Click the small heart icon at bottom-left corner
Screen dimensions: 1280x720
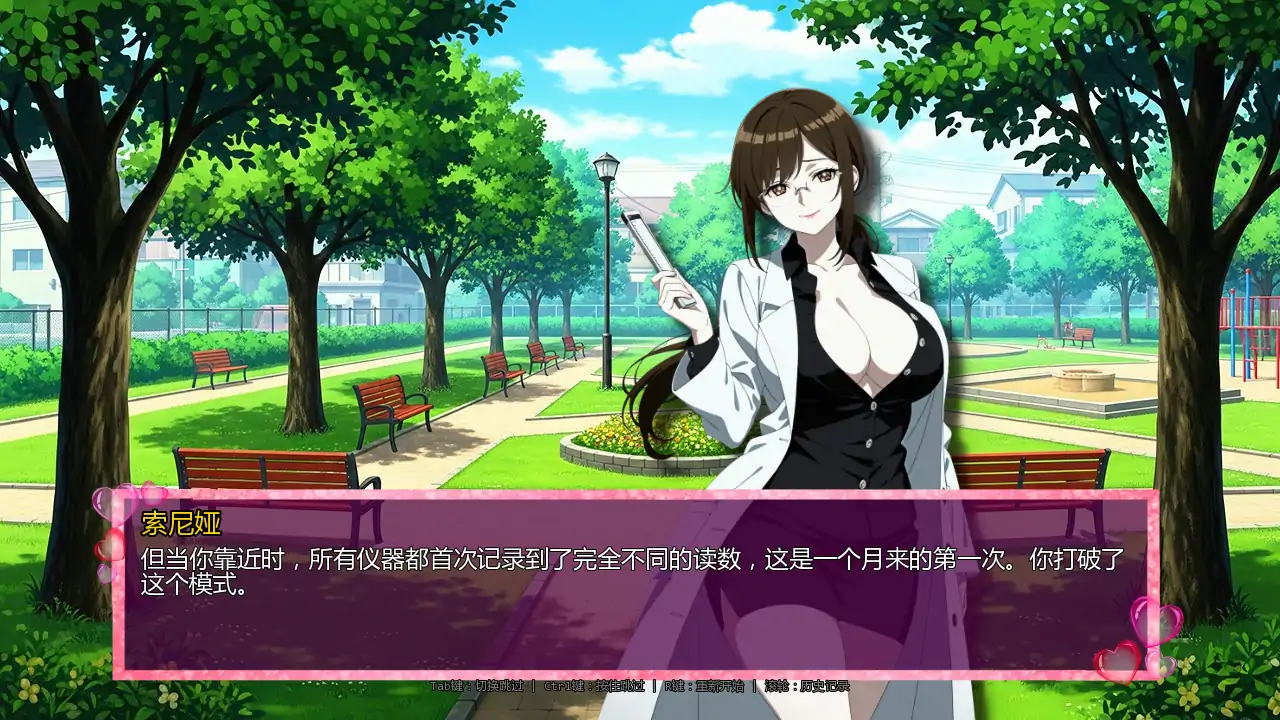(104, 573)
